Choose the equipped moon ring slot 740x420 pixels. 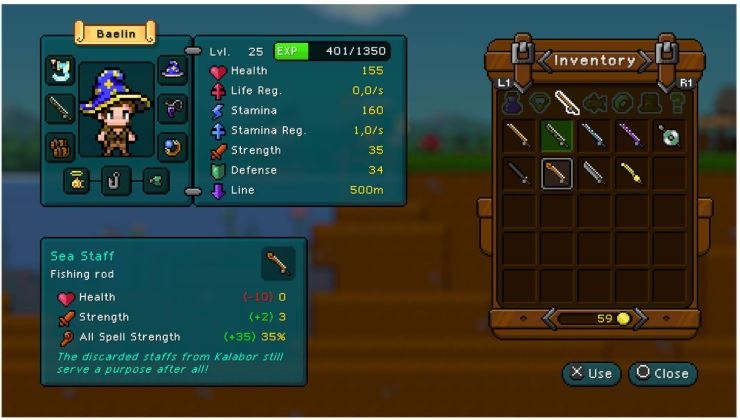point(174,146)
